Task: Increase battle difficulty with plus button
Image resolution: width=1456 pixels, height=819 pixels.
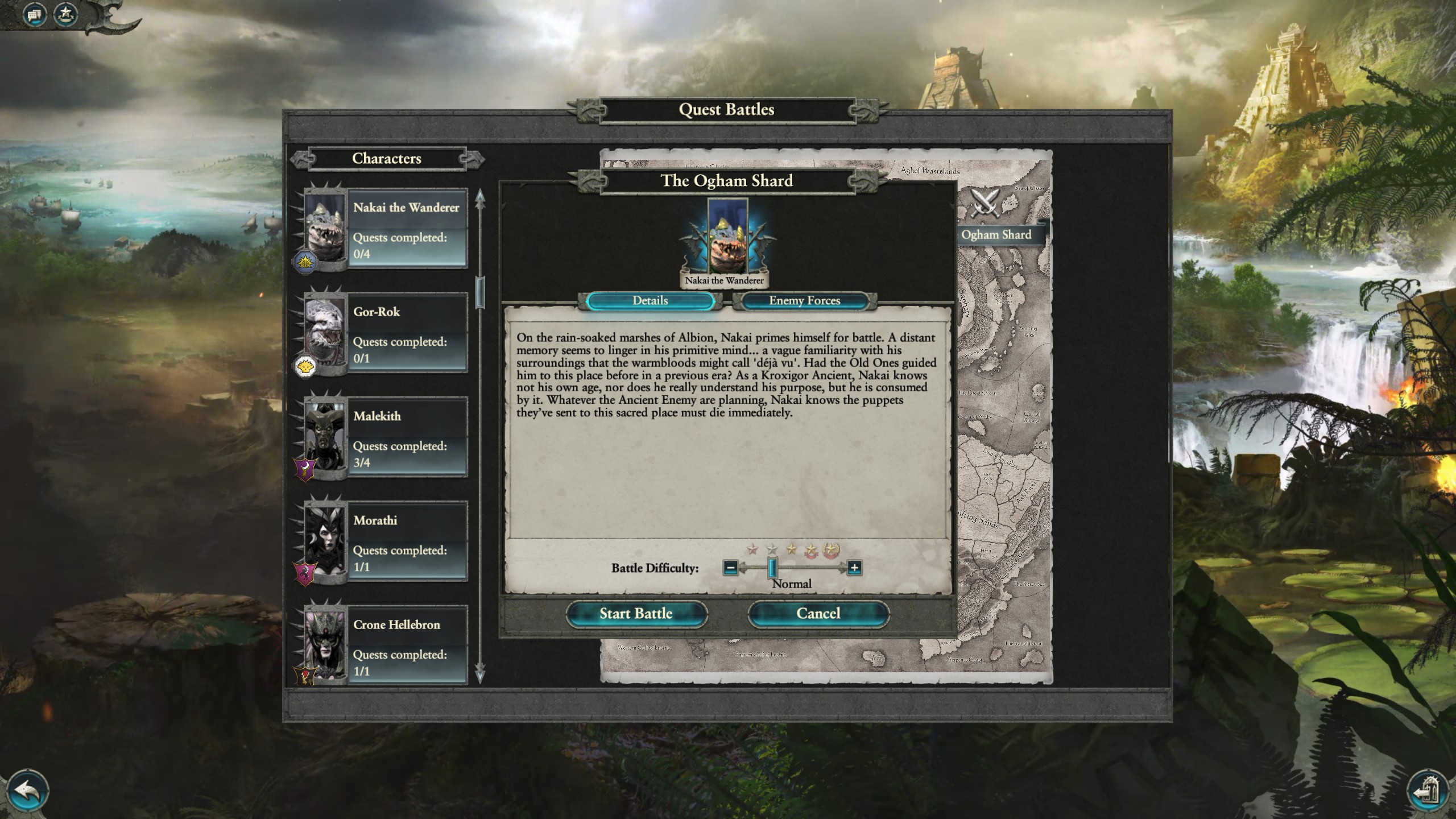Action: tap(854, 568)
